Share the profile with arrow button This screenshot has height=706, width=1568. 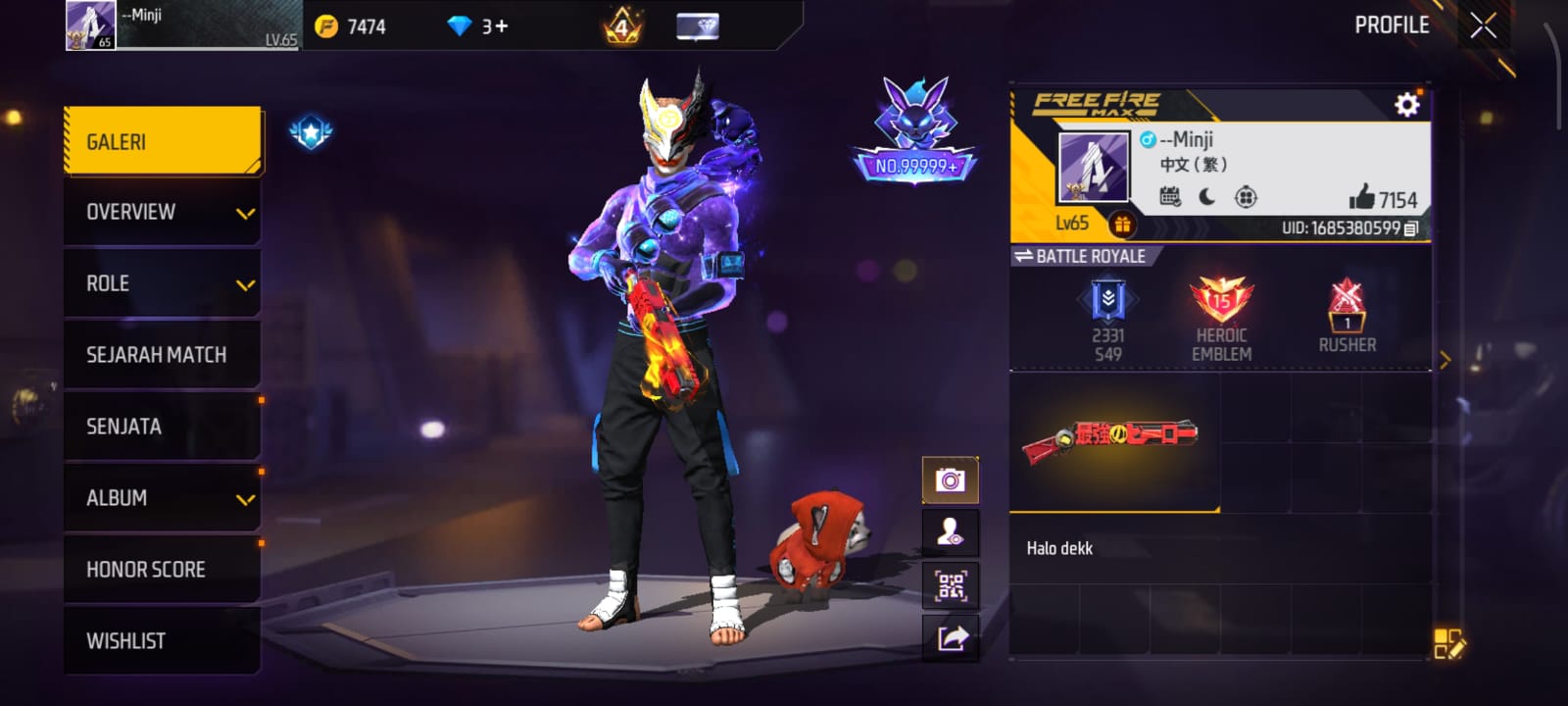pyautogui.click(x=952, y=638)
